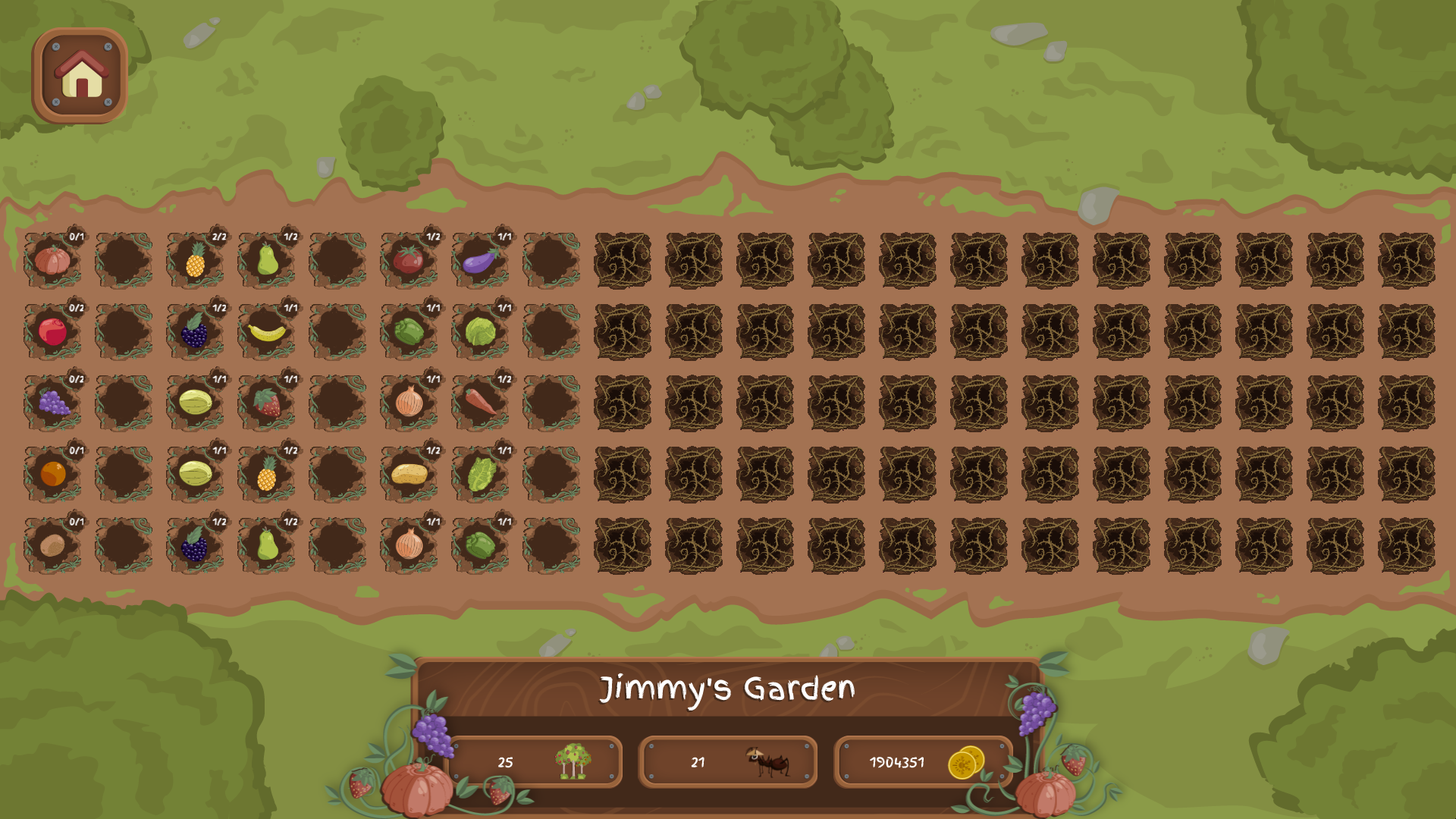The image size is (1456, 819).
Task: Choose the leafy lettuce plot
Action: [x=480, y=474]
